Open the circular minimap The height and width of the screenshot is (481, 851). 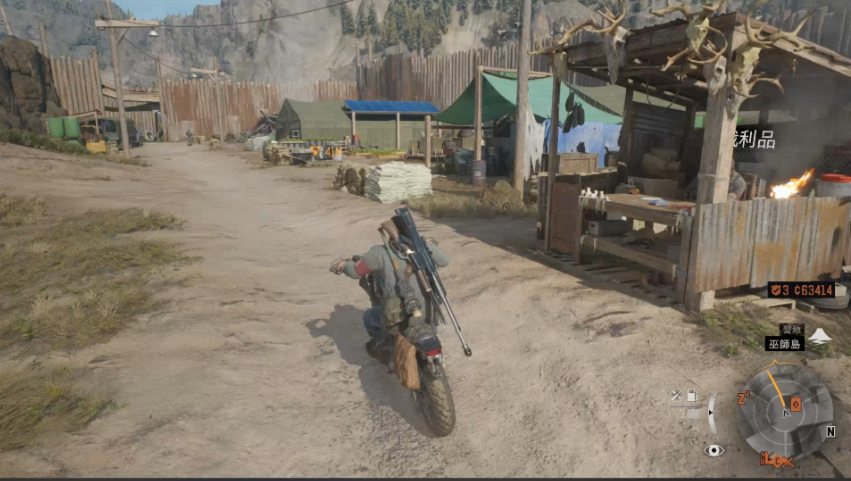pos(785,409)
